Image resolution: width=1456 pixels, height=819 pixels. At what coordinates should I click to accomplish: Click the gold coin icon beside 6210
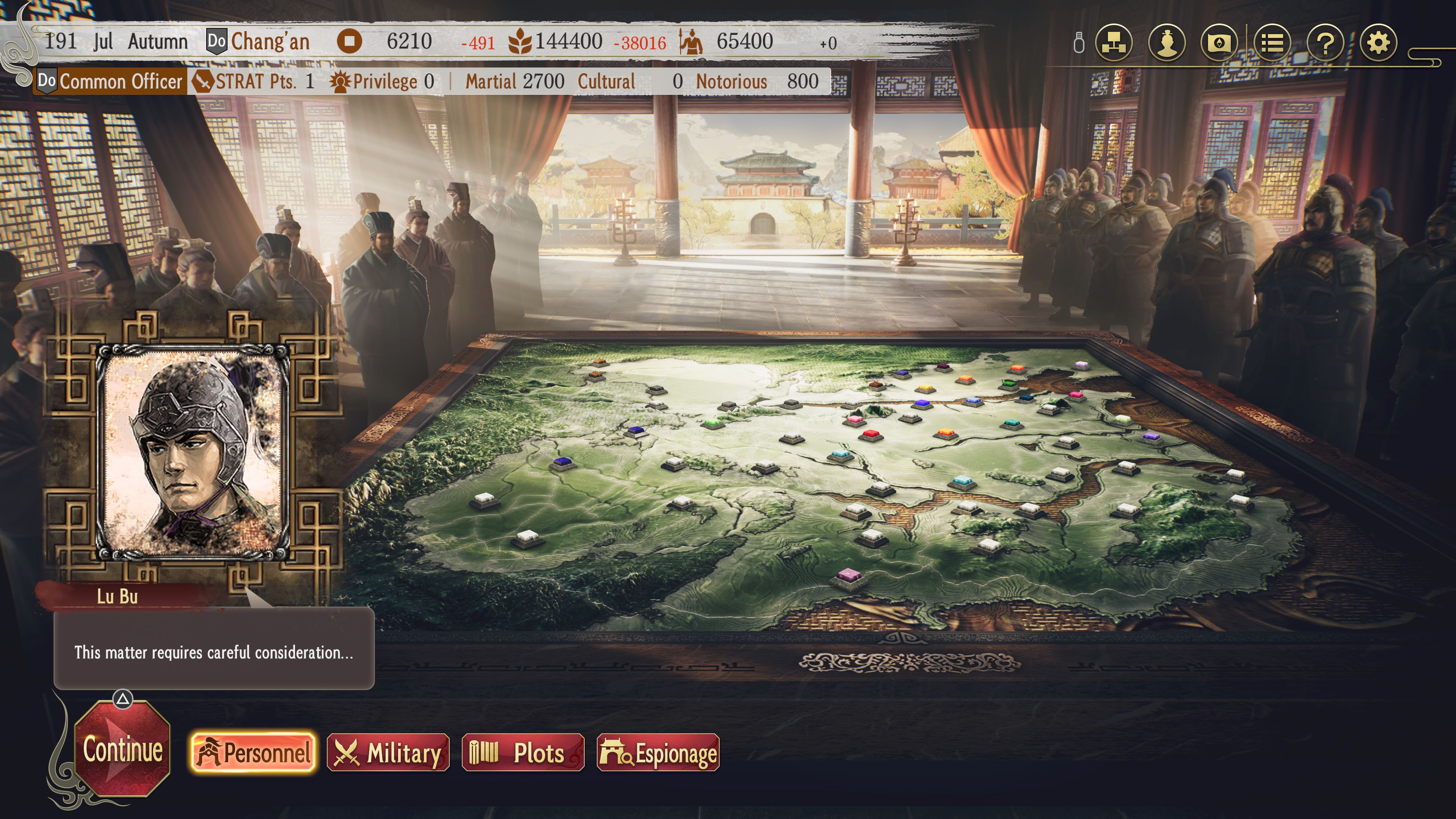coord(350,42)
